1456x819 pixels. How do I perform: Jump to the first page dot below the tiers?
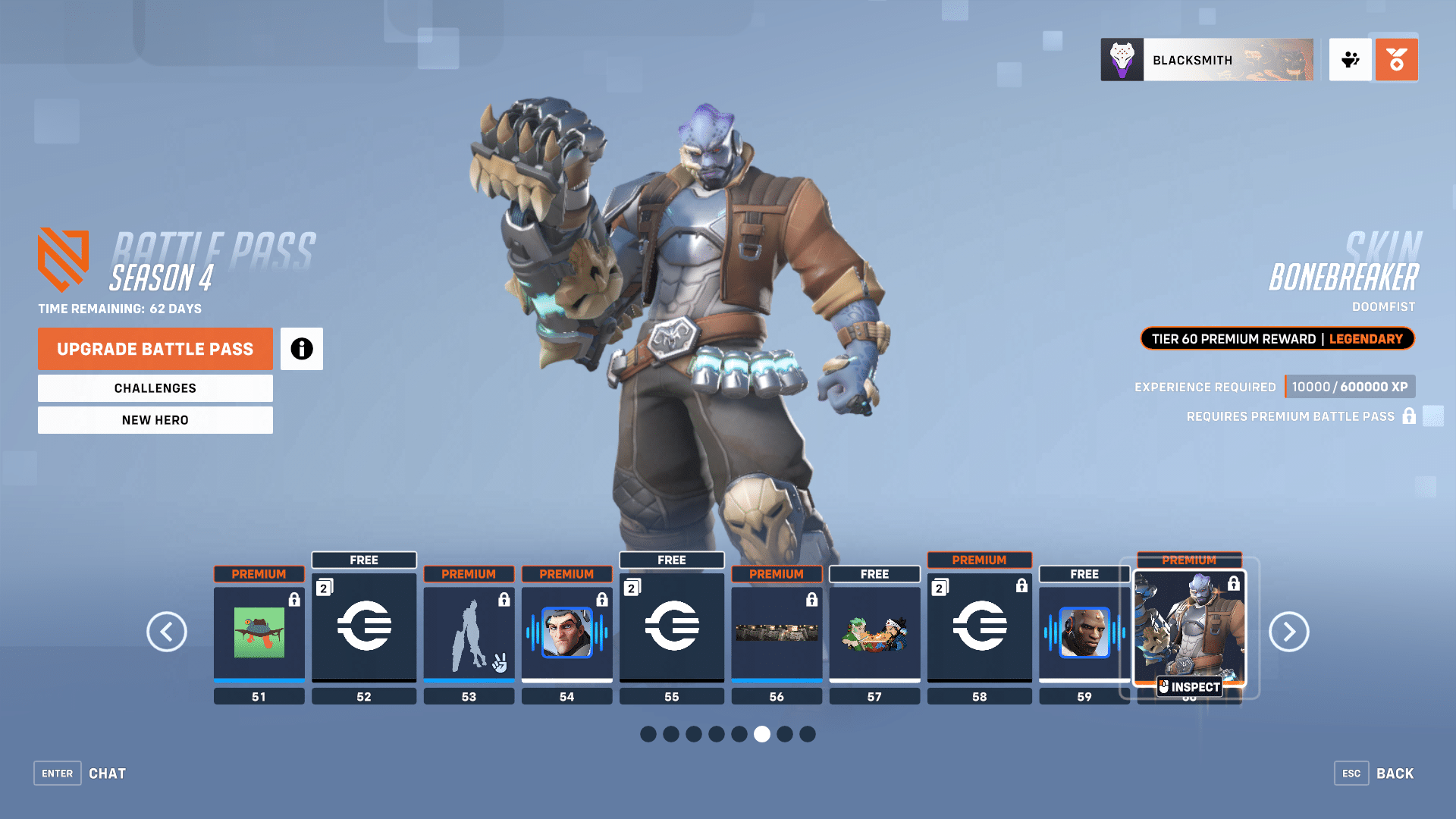pos(648,734)
